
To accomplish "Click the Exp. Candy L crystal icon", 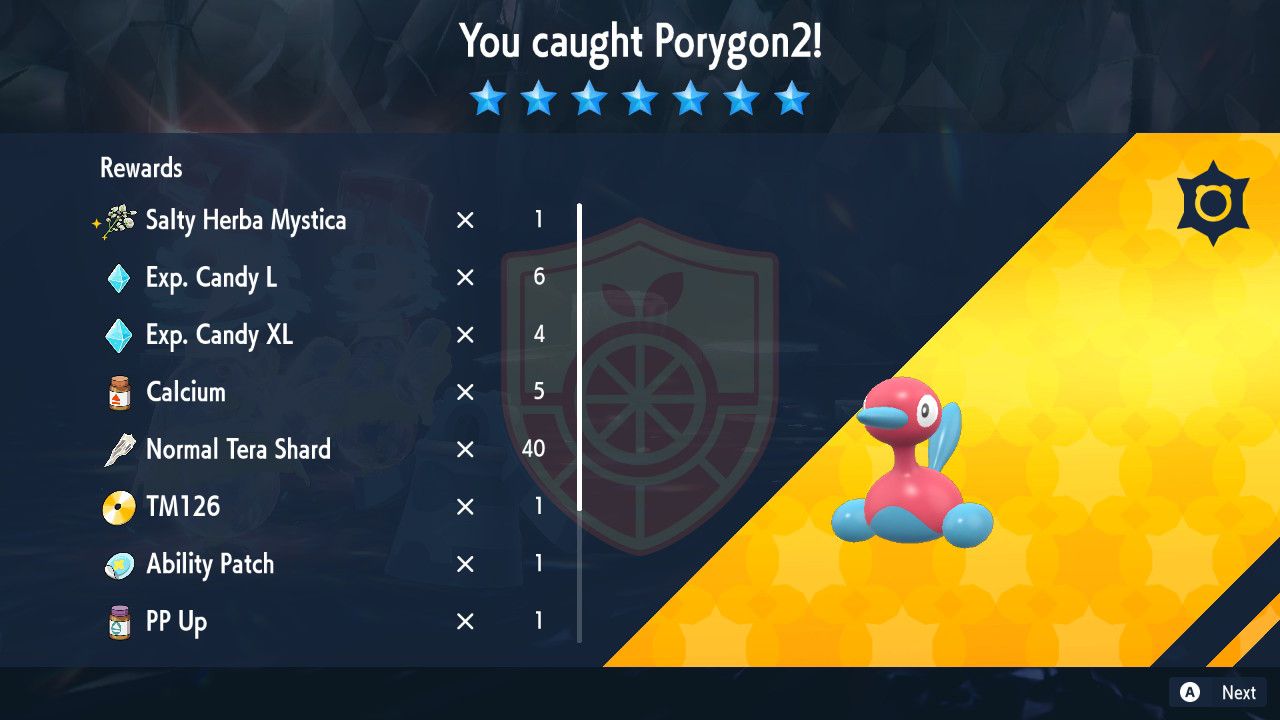I will (x=117, y=278).
